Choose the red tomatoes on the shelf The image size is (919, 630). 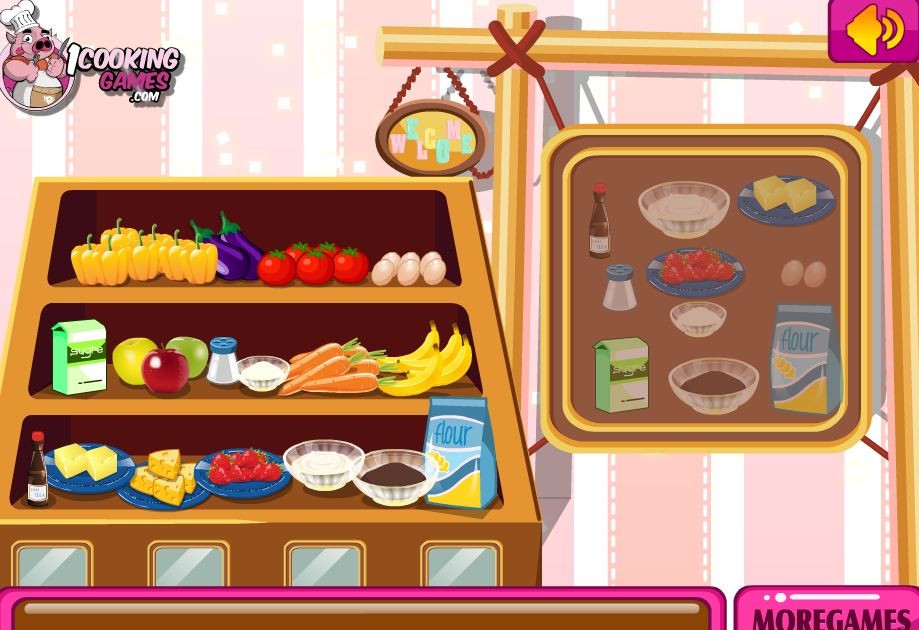point(313,263)
